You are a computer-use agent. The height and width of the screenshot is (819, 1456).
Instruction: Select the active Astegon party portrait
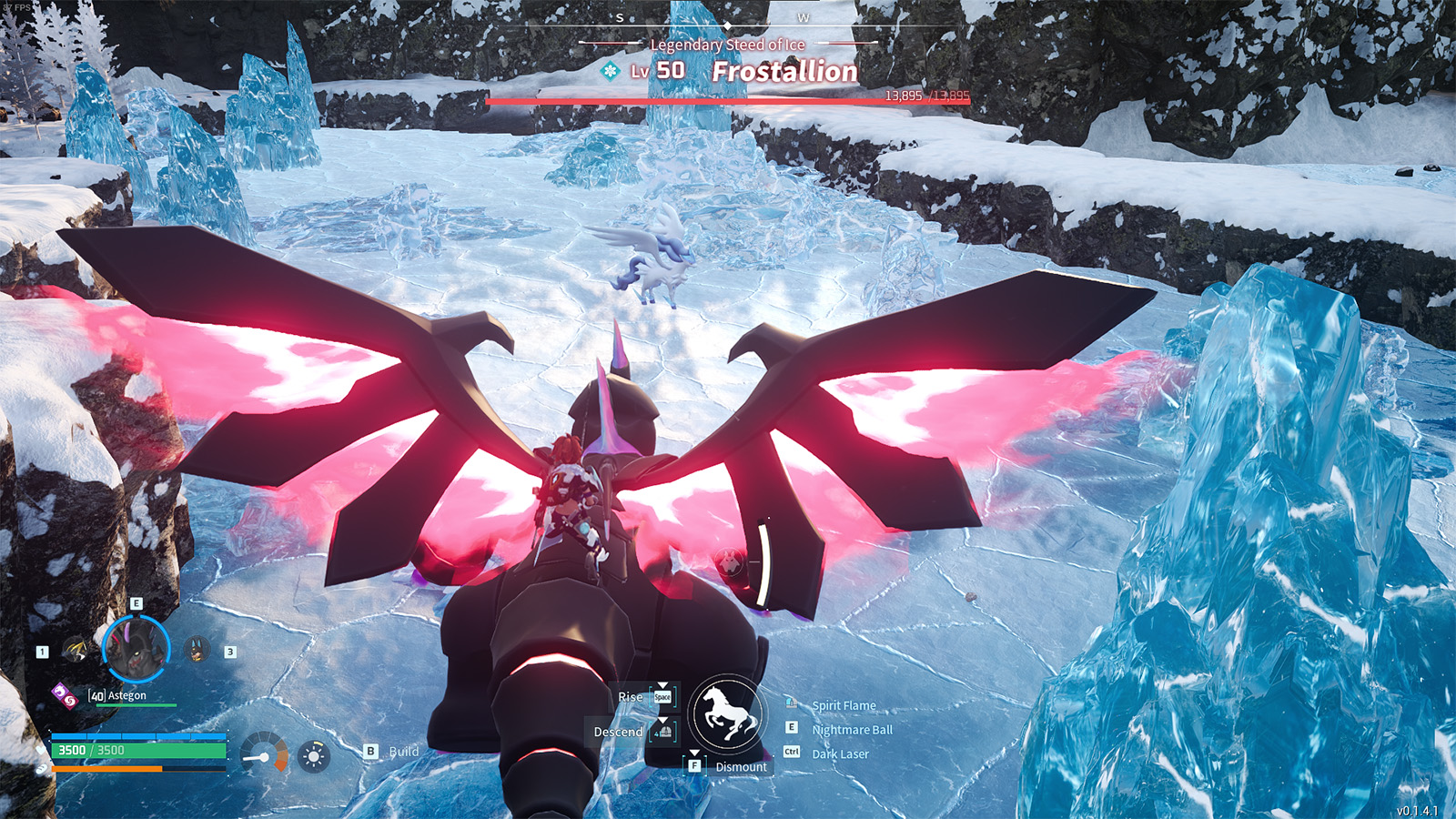[x=136, y=648]
